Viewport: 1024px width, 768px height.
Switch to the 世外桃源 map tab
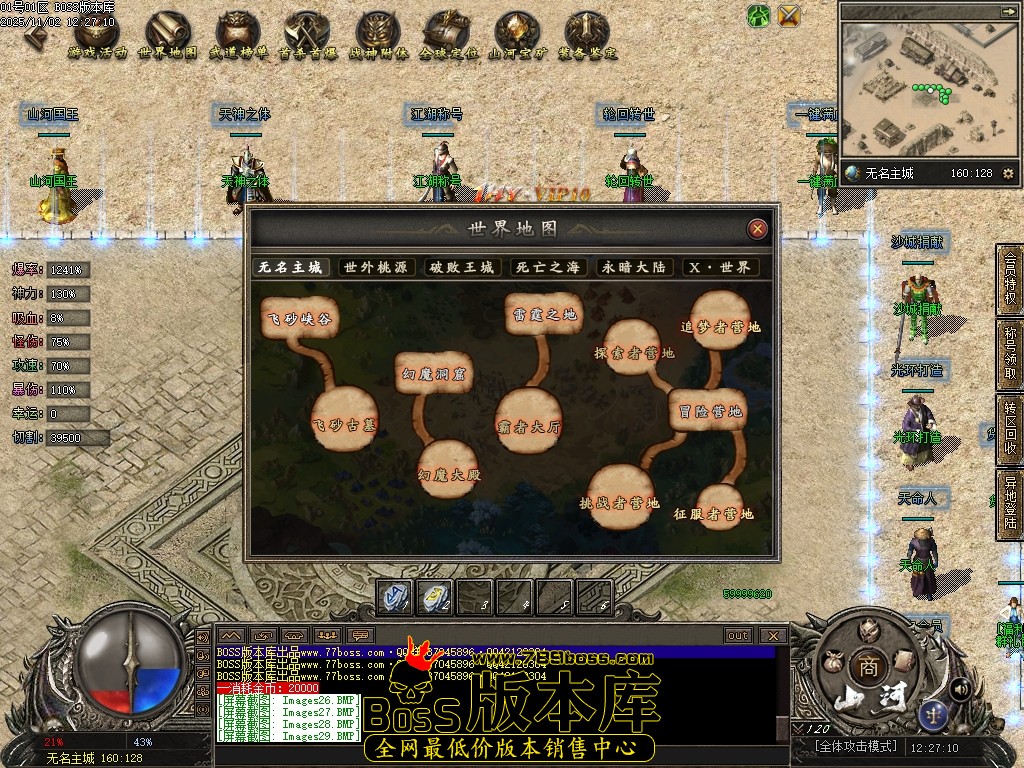tap(376, 268)
